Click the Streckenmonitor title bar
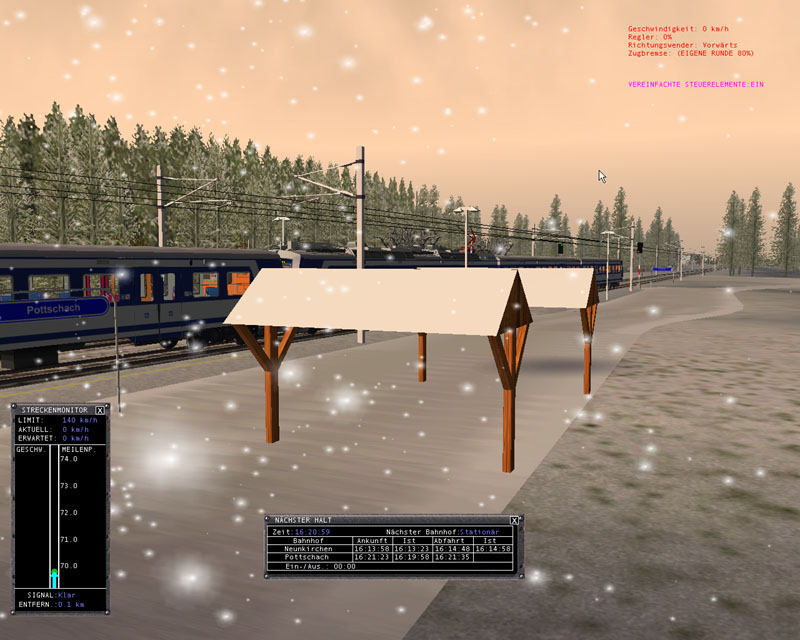Image resolution: width=800 pixels, height=640 pixels. click(52, 410)
